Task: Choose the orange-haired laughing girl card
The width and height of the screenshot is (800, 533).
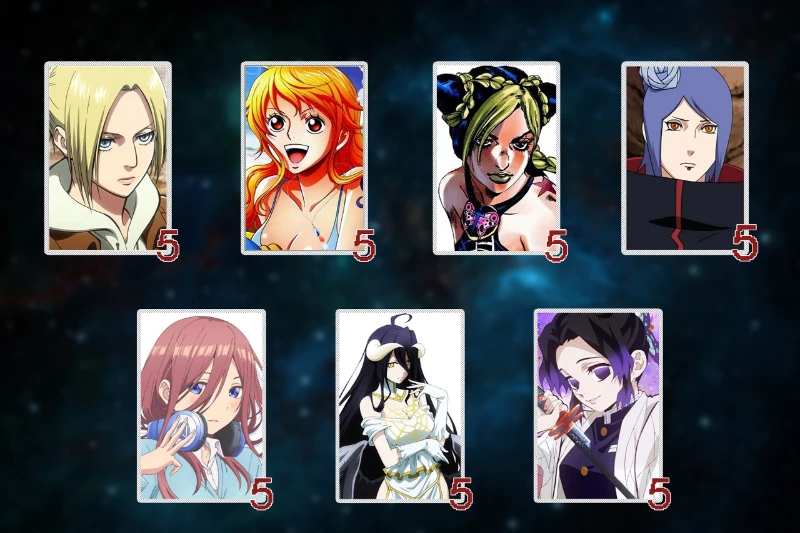Action: (x=303, y=157)
